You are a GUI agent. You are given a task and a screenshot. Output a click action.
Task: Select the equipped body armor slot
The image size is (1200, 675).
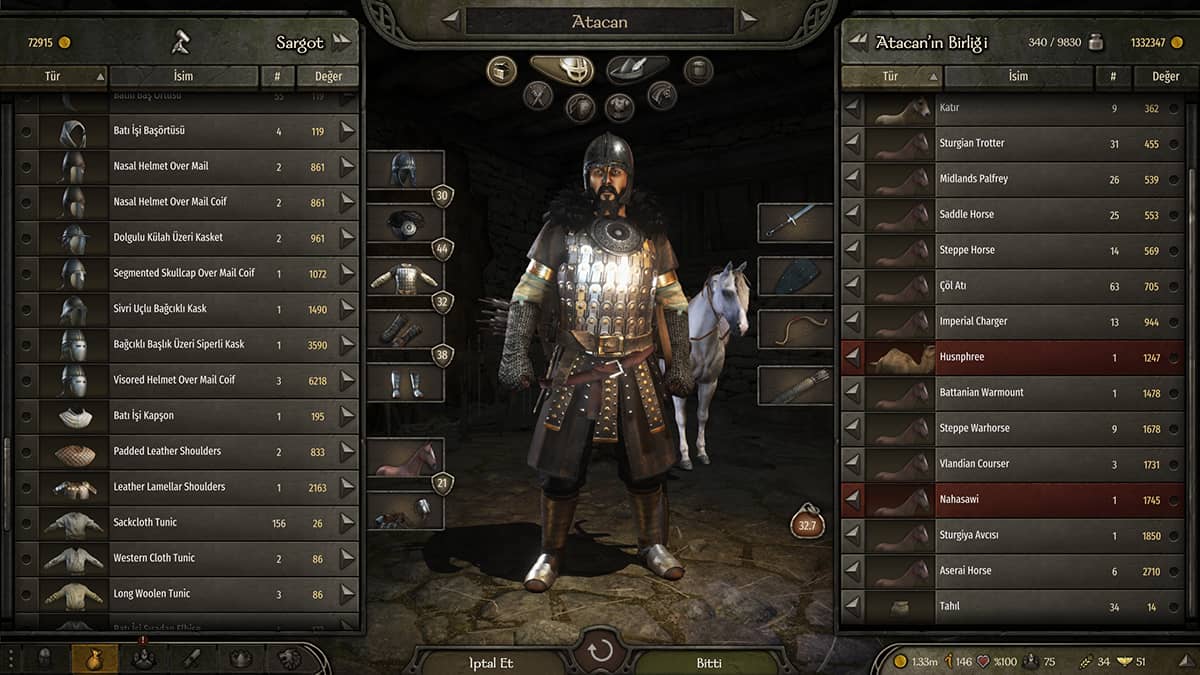405,277
